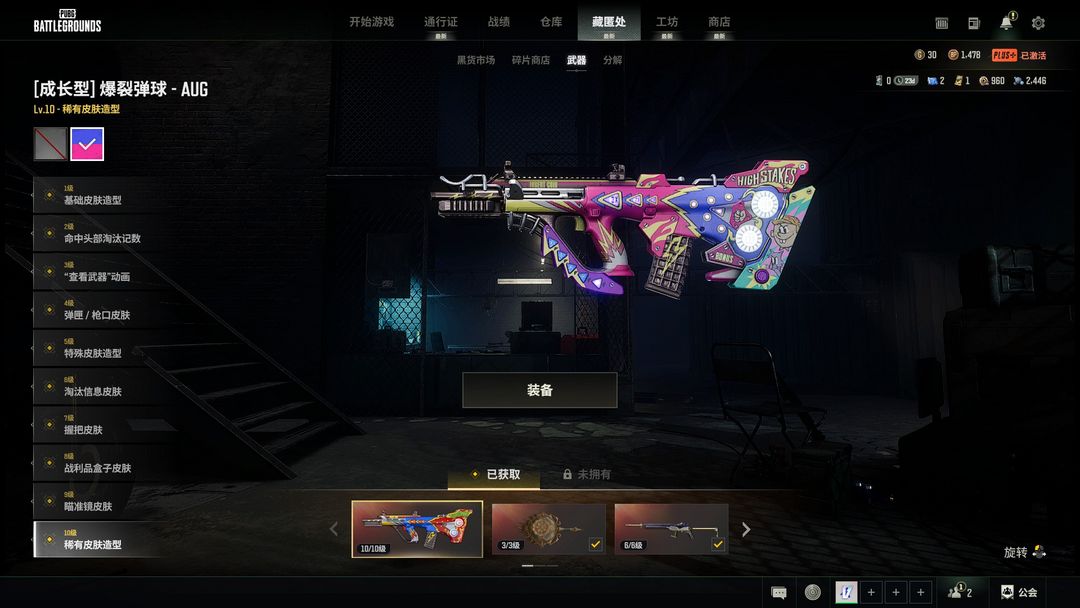The width and height of the screenshot is (1080, 608).
Task: Select the 黑货市场 sub-tab
Action: point(476,60)
